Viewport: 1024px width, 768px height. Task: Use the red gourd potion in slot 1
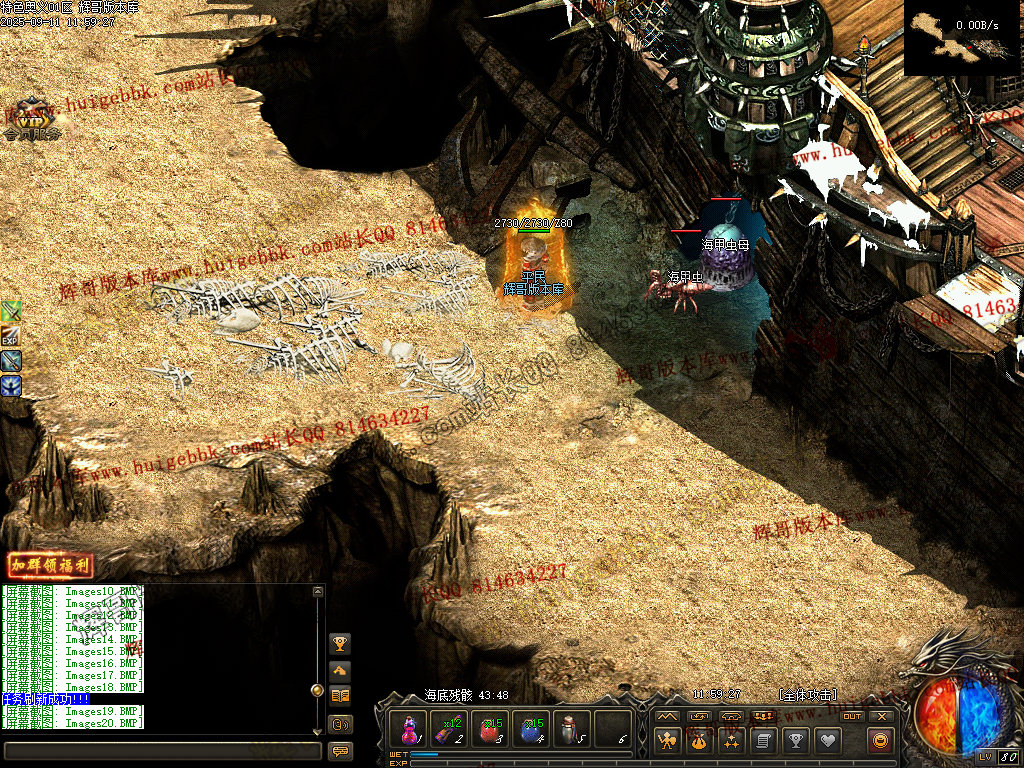409,730
